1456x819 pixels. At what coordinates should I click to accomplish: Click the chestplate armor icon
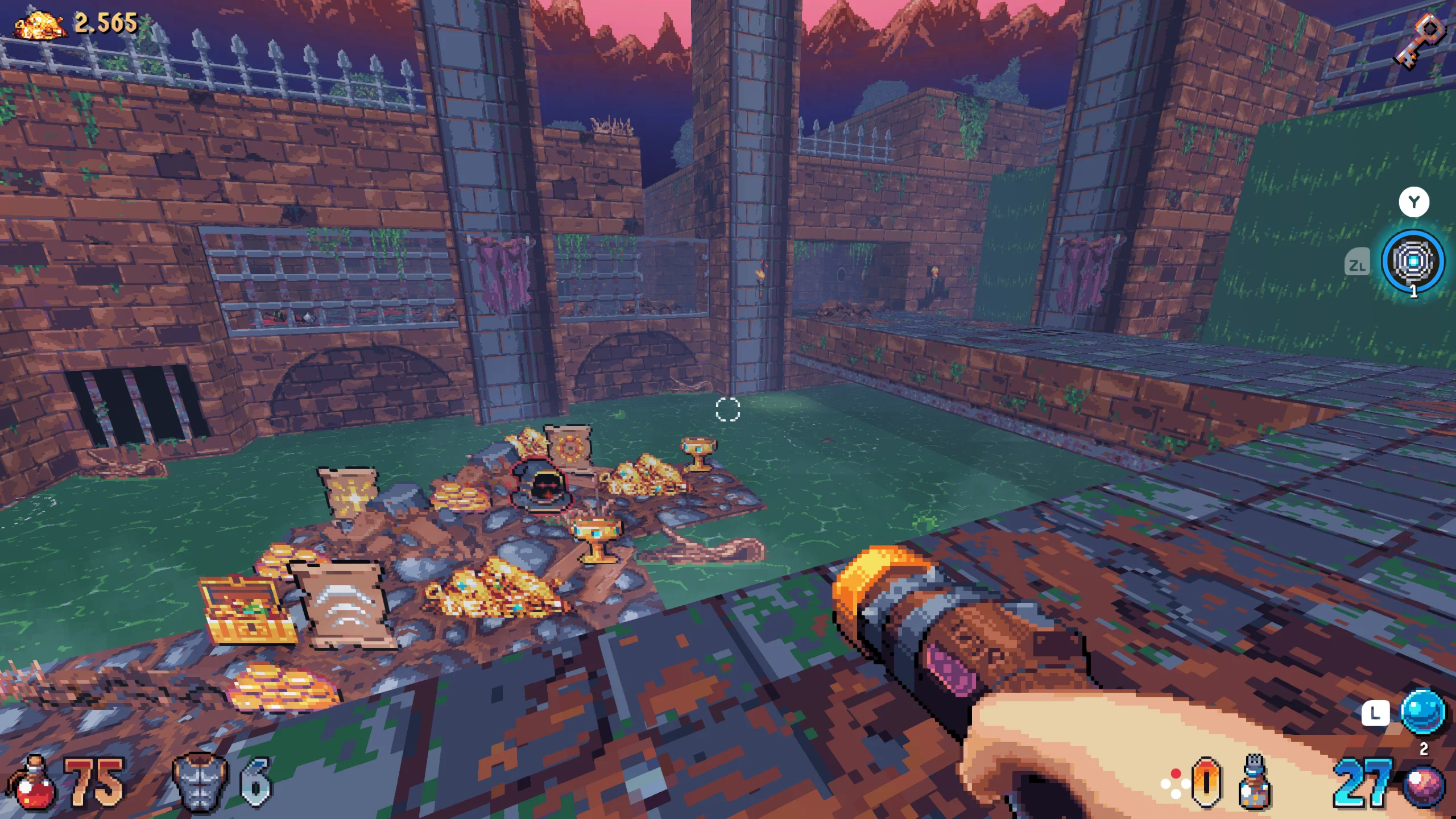[200, 783]
